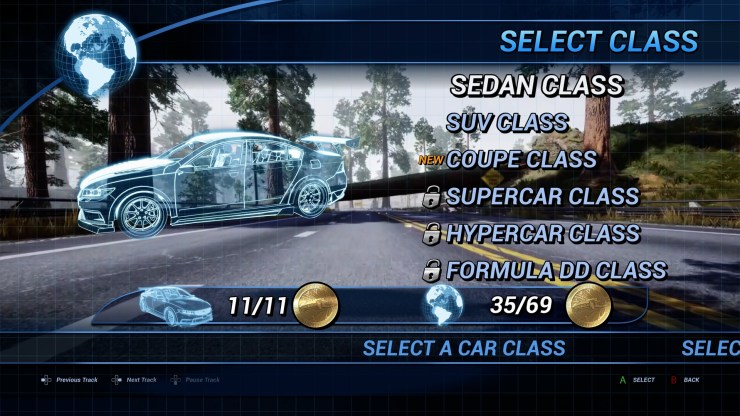Choose the locked Formula DD Class
The width and height of the screenshot is (740, 416).
556,271
